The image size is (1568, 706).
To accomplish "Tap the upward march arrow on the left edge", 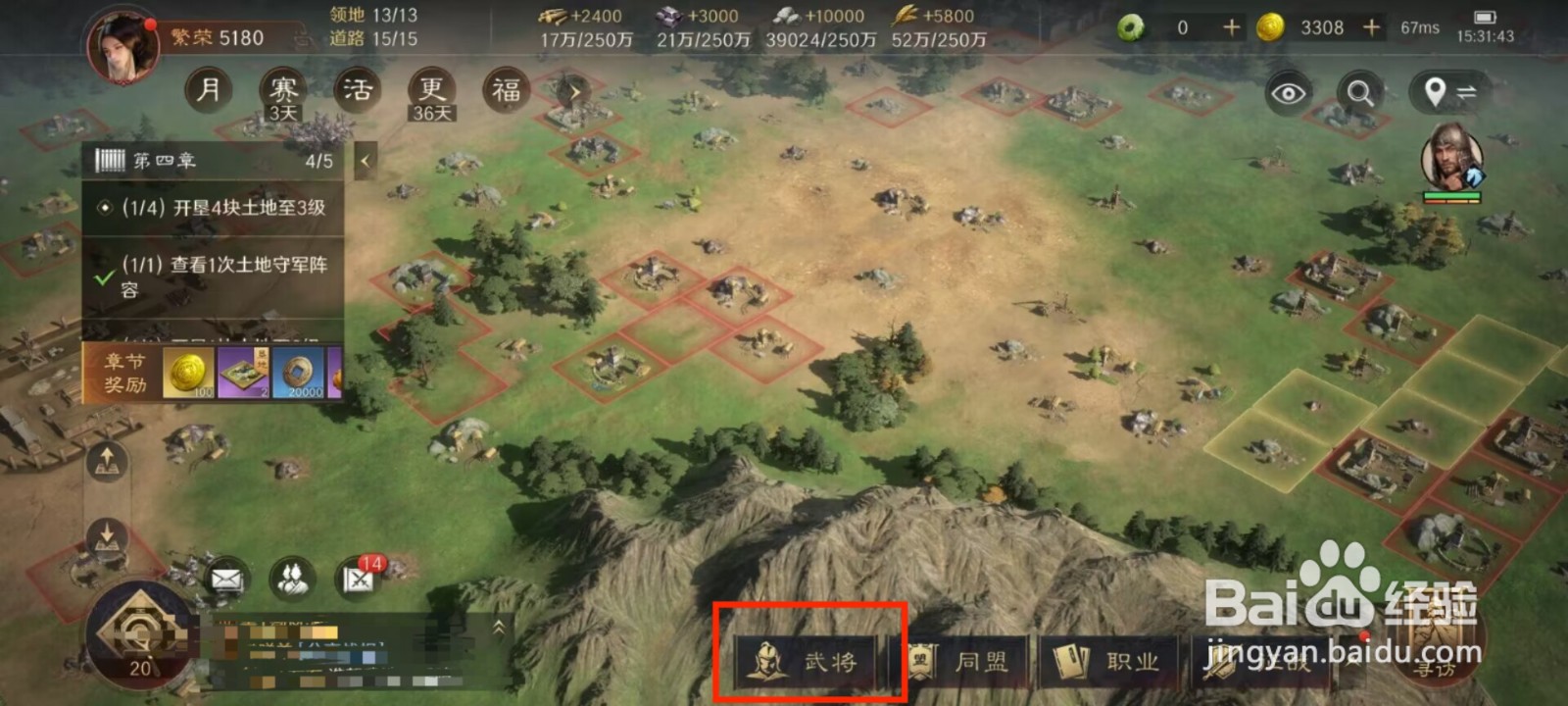I will coord(106,459).
